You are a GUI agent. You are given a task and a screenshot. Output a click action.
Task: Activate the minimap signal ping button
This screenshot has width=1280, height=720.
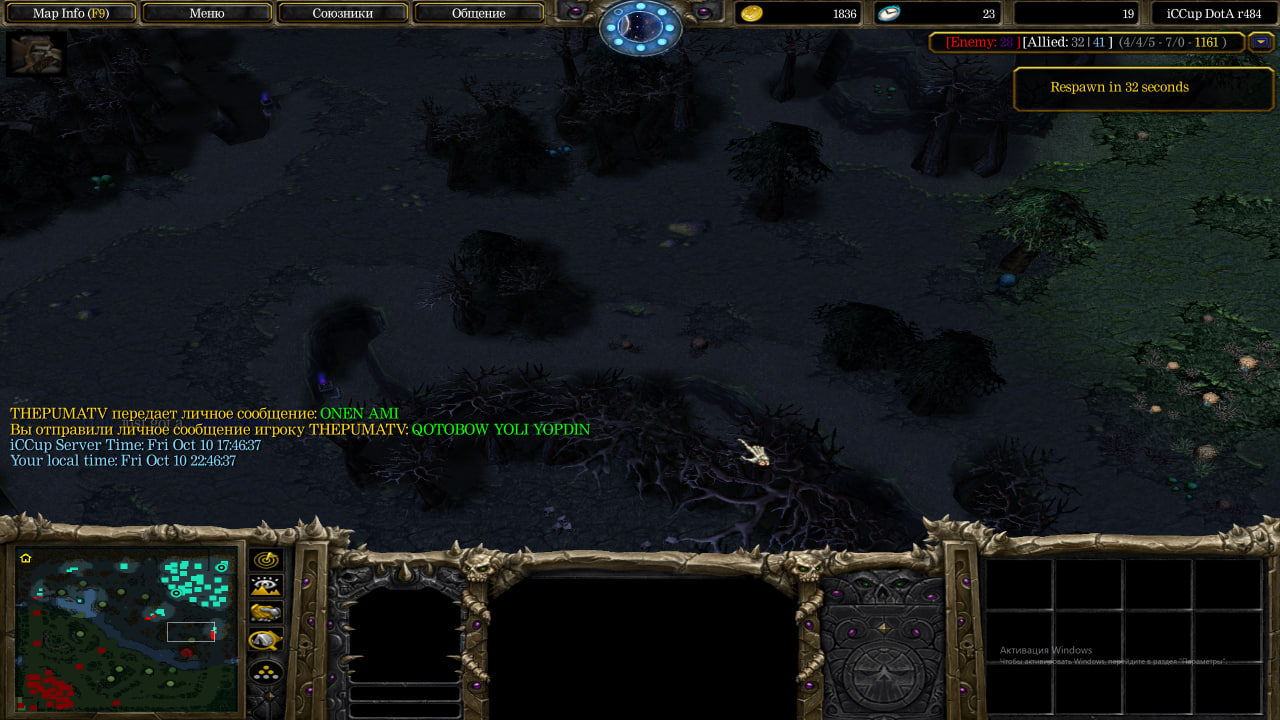(x=266, y=560)
